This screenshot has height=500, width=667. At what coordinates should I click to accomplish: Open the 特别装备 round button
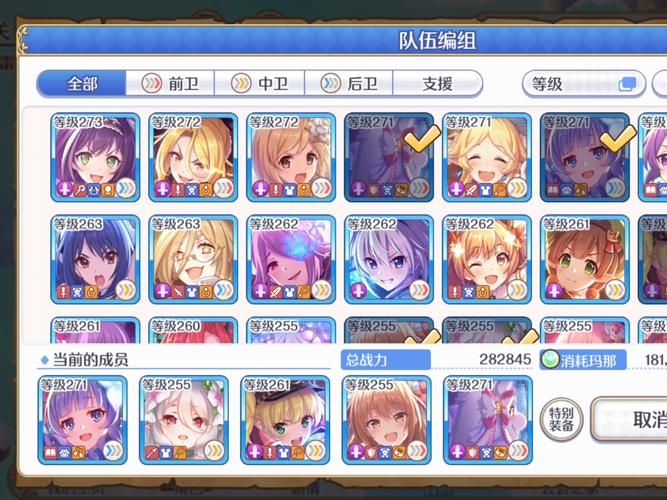tap(561, 420)
